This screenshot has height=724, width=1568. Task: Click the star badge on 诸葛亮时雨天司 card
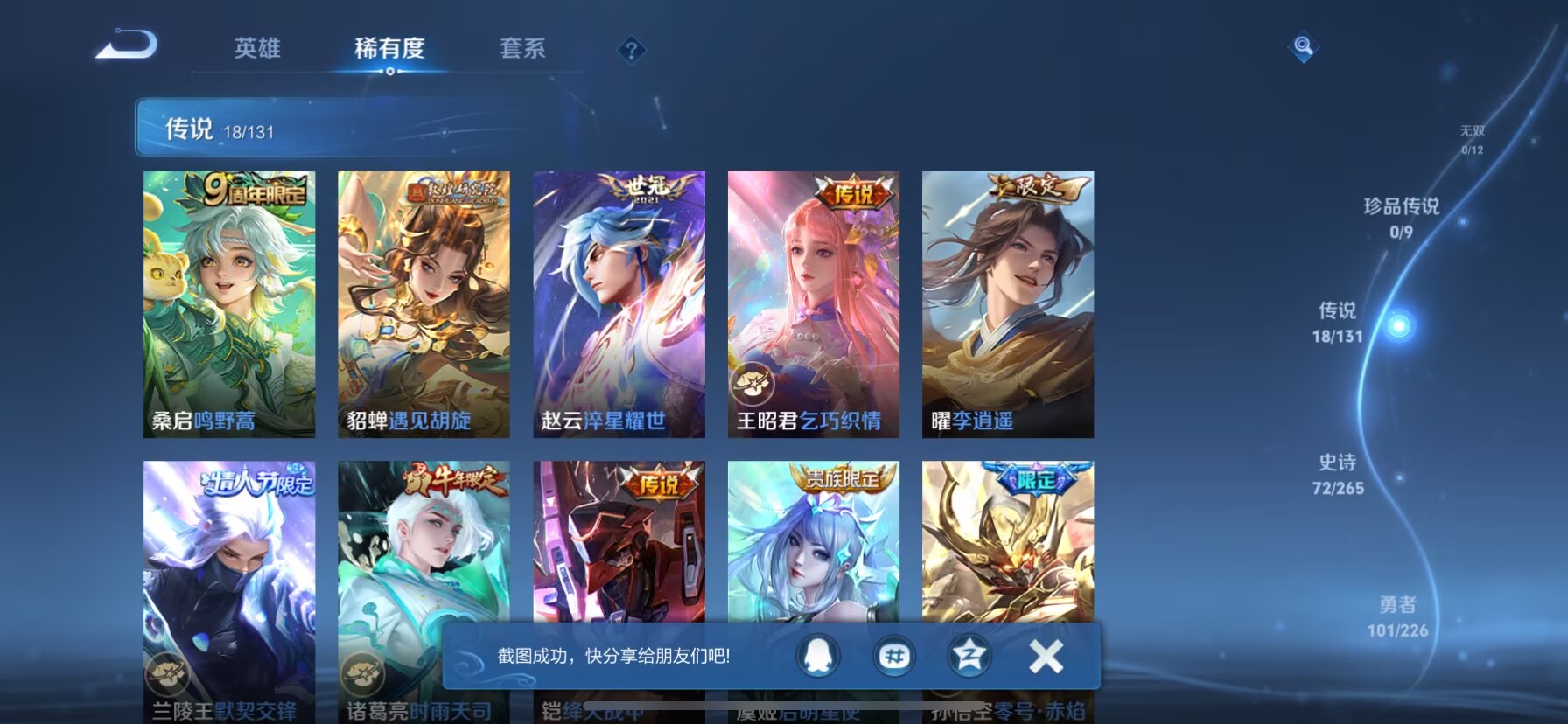[x=363, y=674]
